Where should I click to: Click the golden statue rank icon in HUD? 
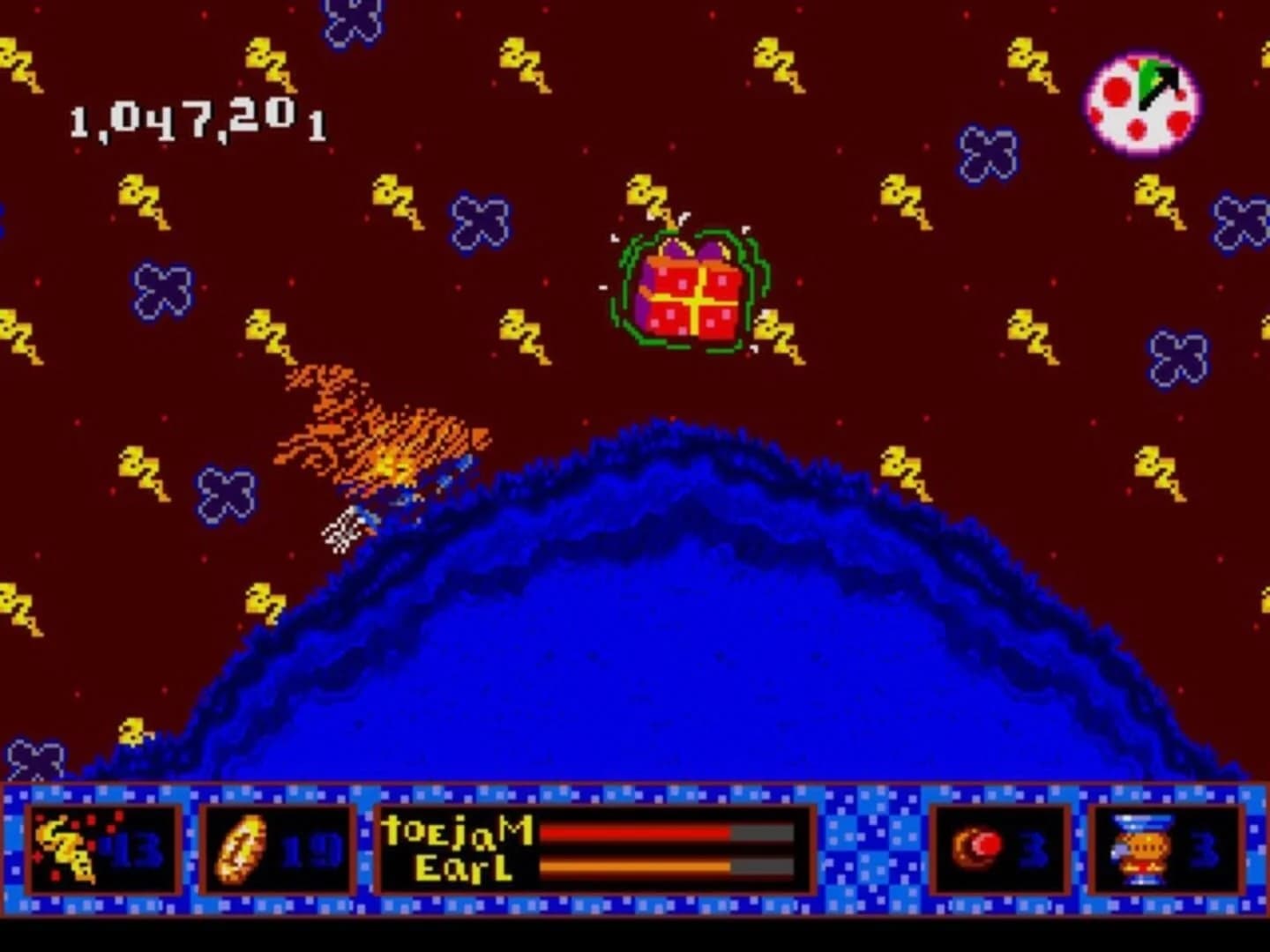click(x=1142, y=851)
